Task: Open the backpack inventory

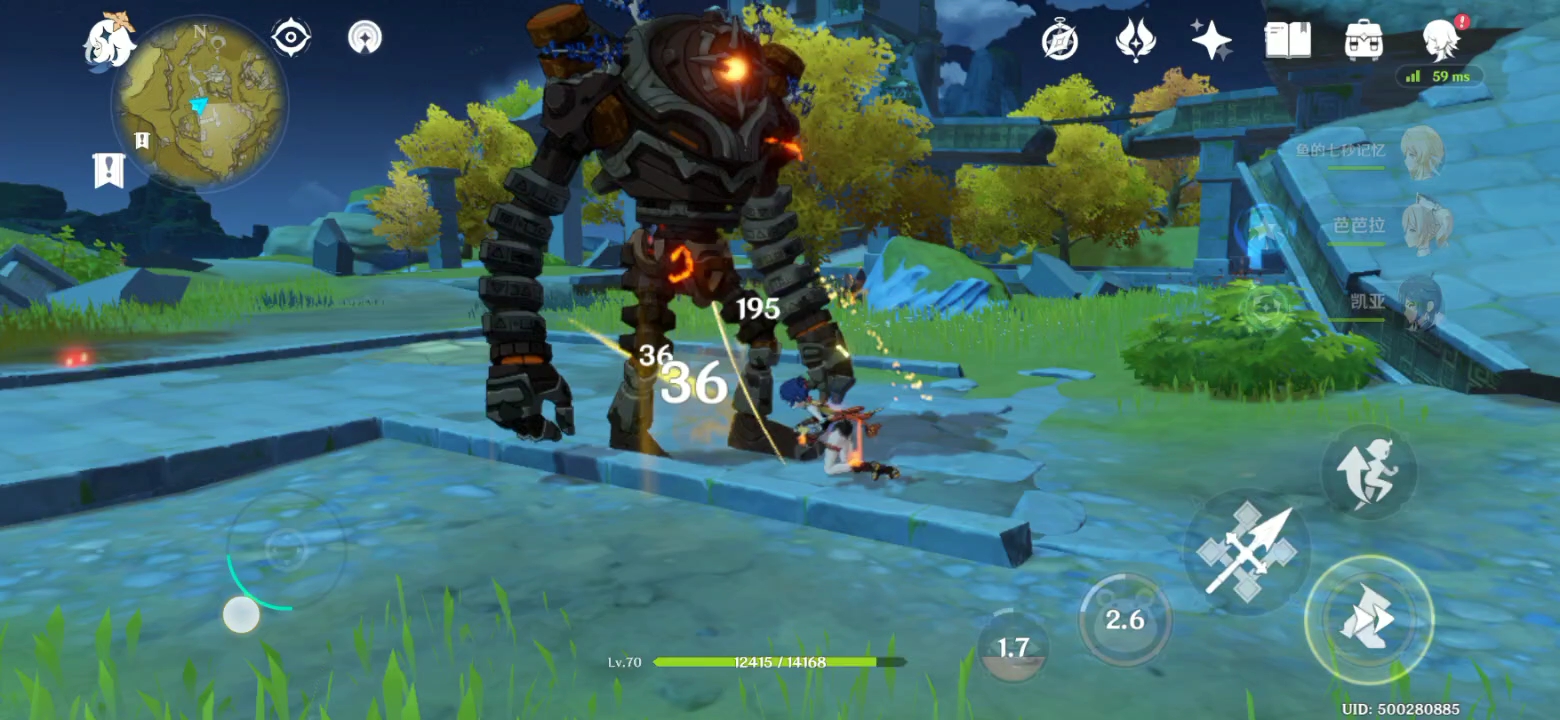Action: pyautogui.click(x=1363, y=40)
